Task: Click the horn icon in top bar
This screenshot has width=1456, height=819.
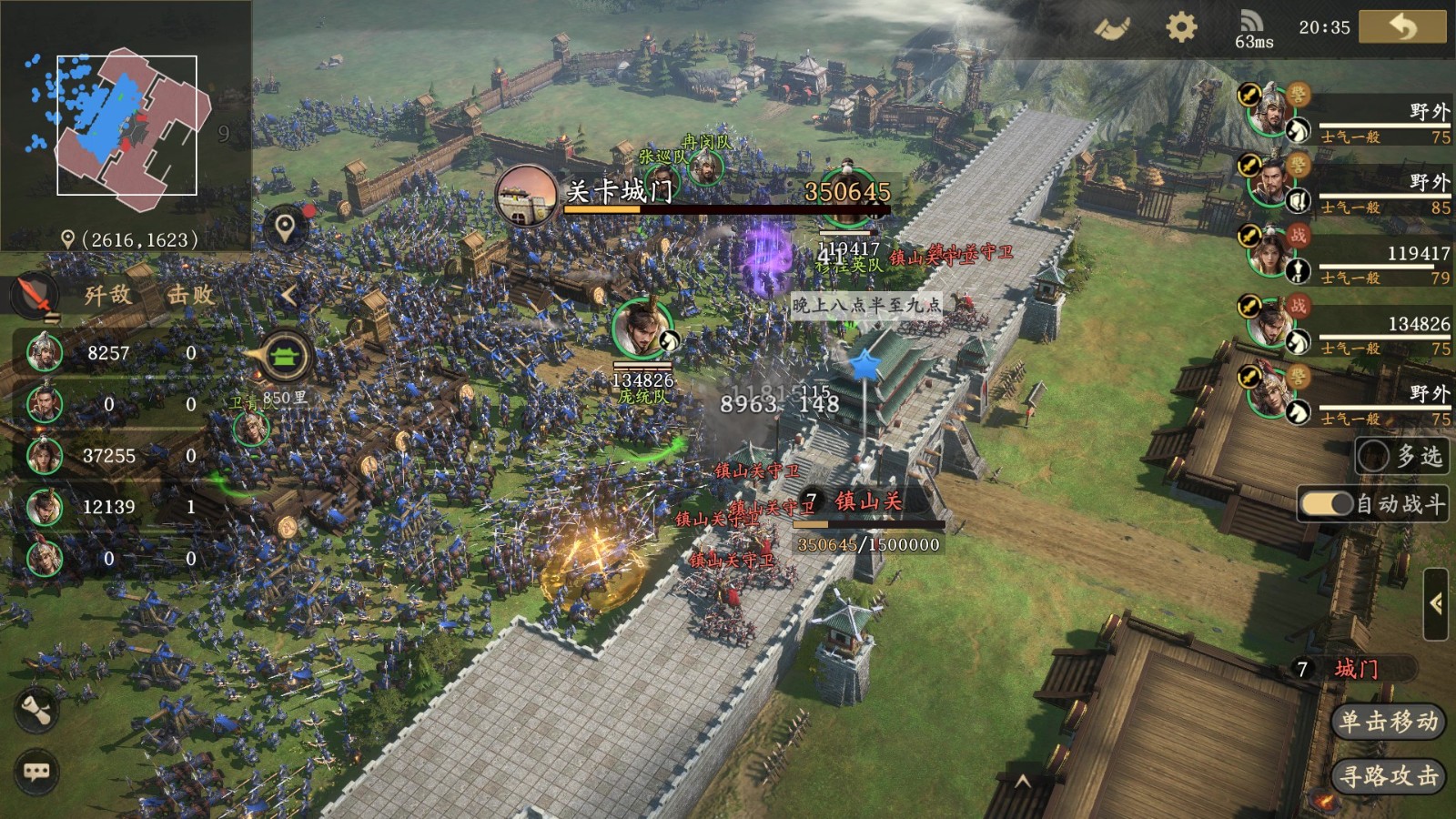Action: click(x=1112, y=28)
